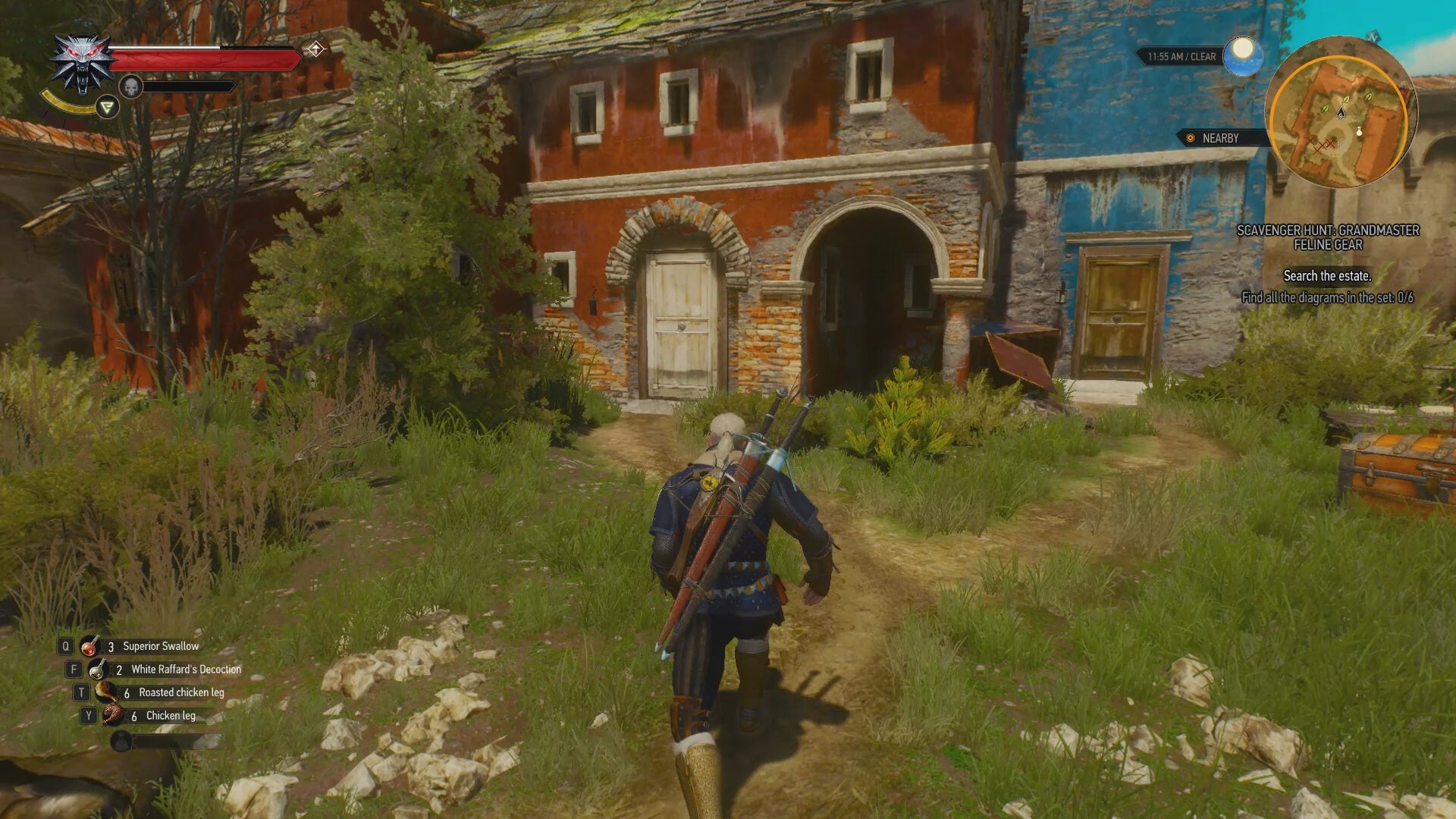
Task: Expand the empty bomb slot below Chicken leg
Action: click(x=120, y=739)
